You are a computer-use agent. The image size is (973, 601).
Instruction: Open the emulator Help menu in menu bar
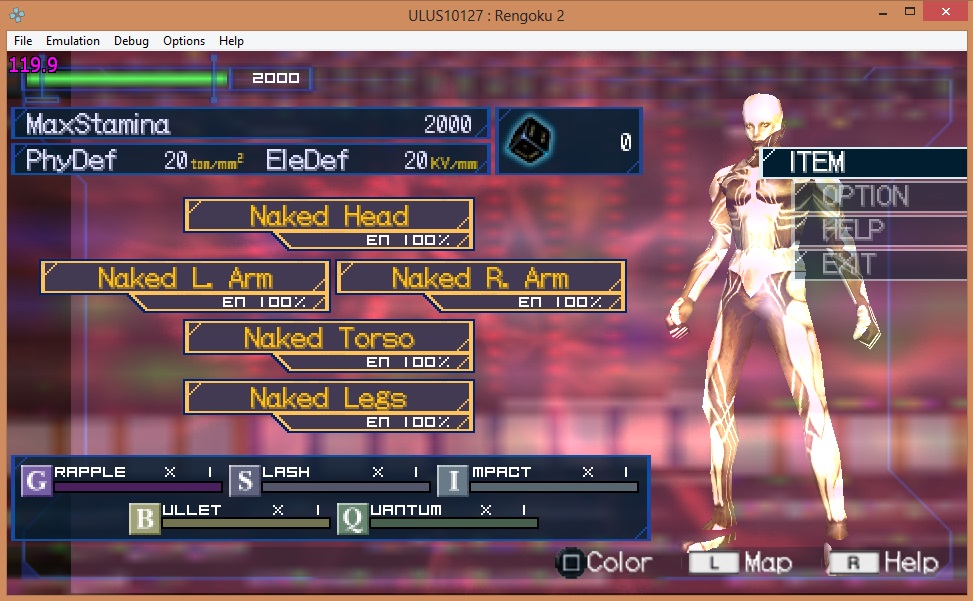231,41
